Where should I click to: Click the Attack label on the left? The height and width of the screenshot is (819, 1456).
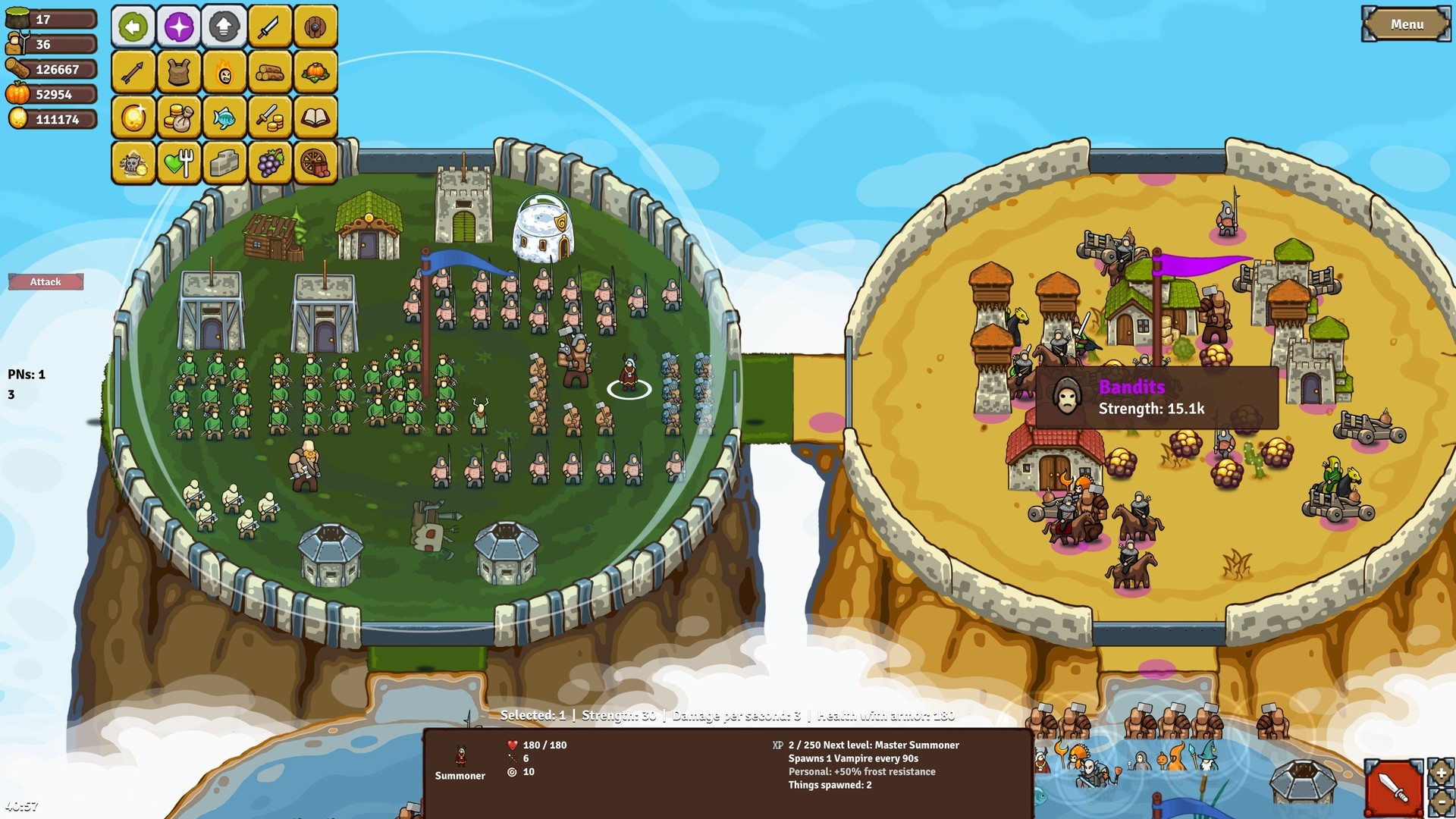45,281
